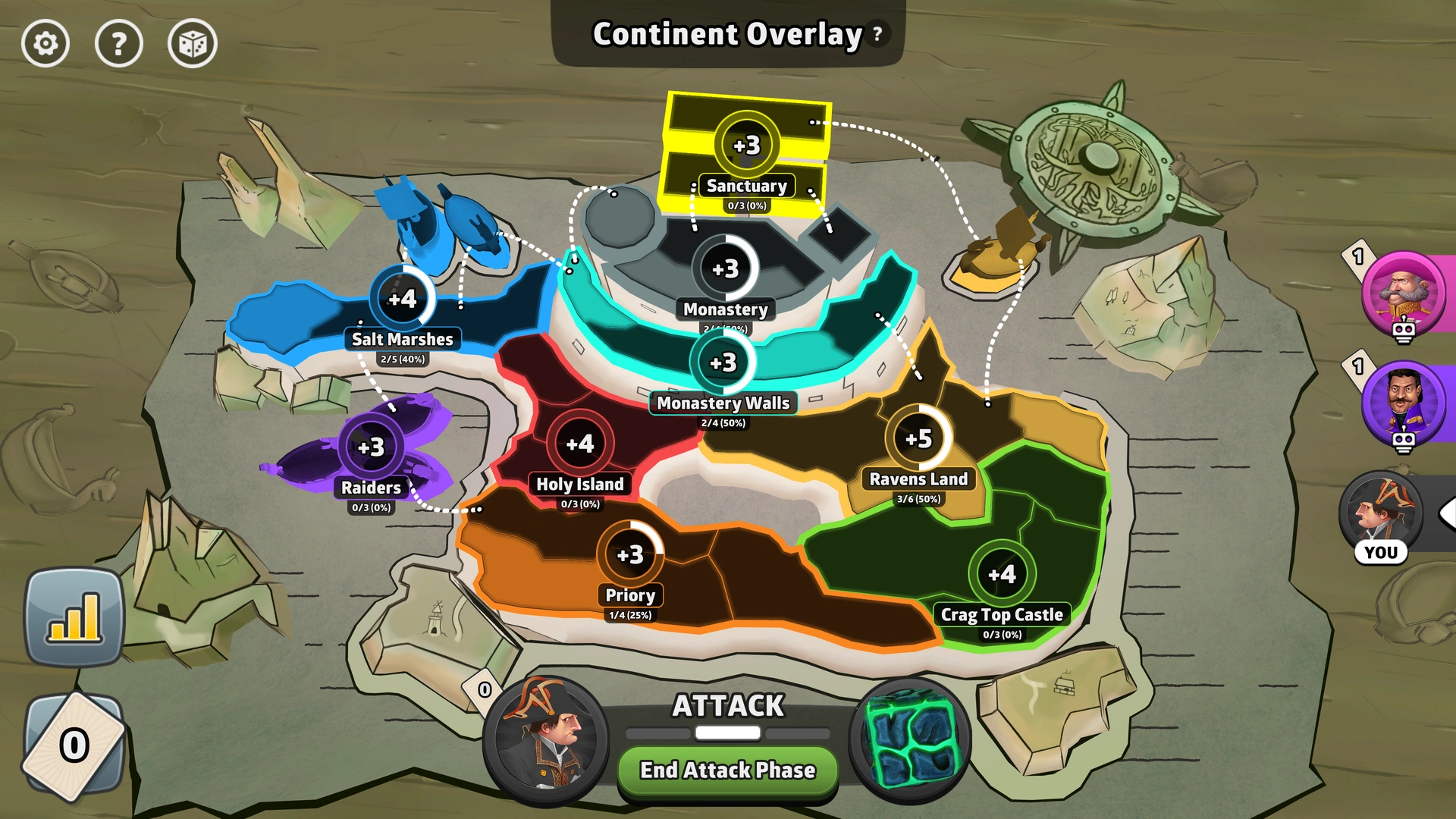Select the Crag Top Castle region
1456x819 pixels.
(x=1003, y=574)
